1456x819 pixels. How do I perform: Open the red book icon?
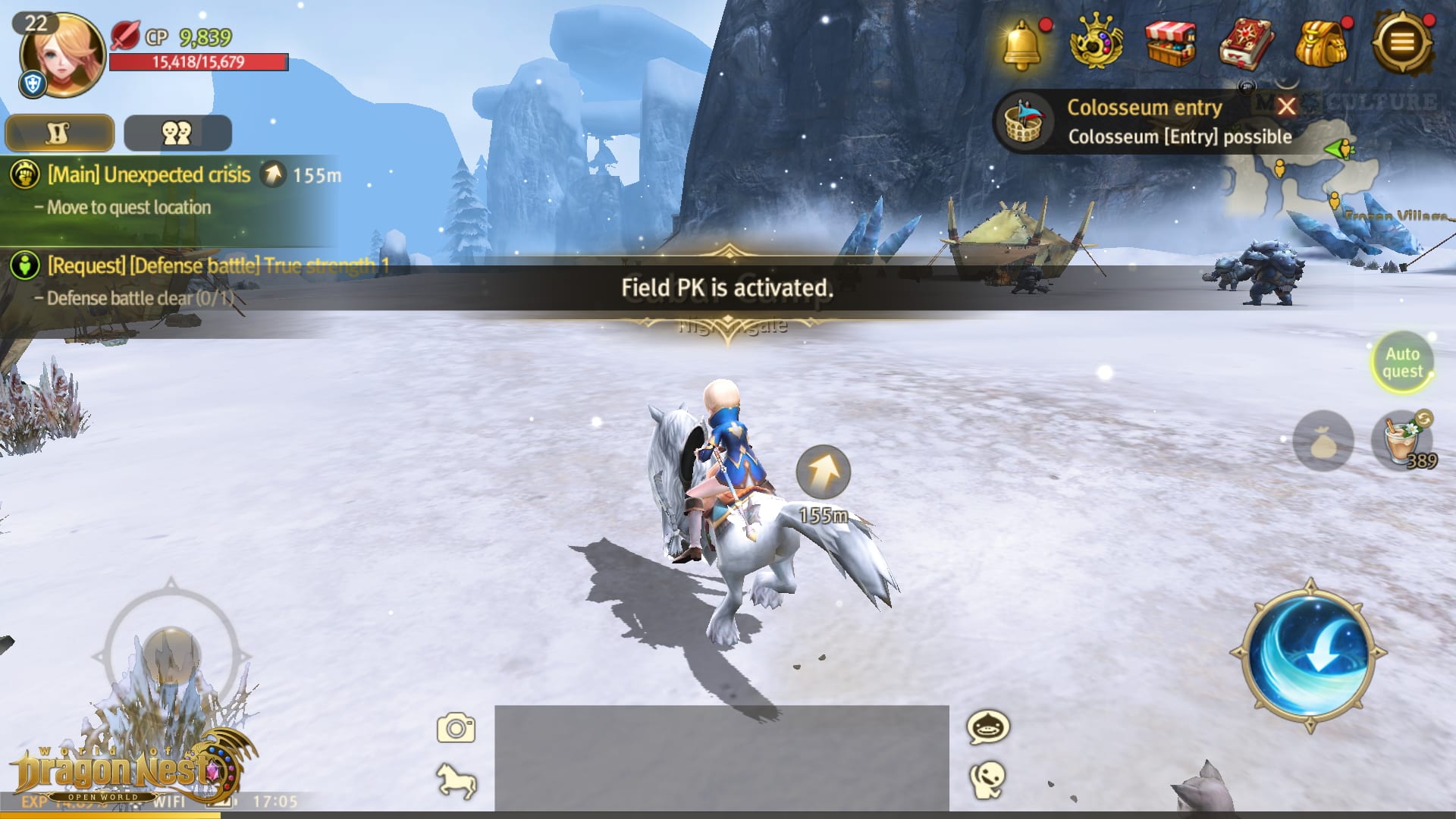click(x=1246, y=44)
